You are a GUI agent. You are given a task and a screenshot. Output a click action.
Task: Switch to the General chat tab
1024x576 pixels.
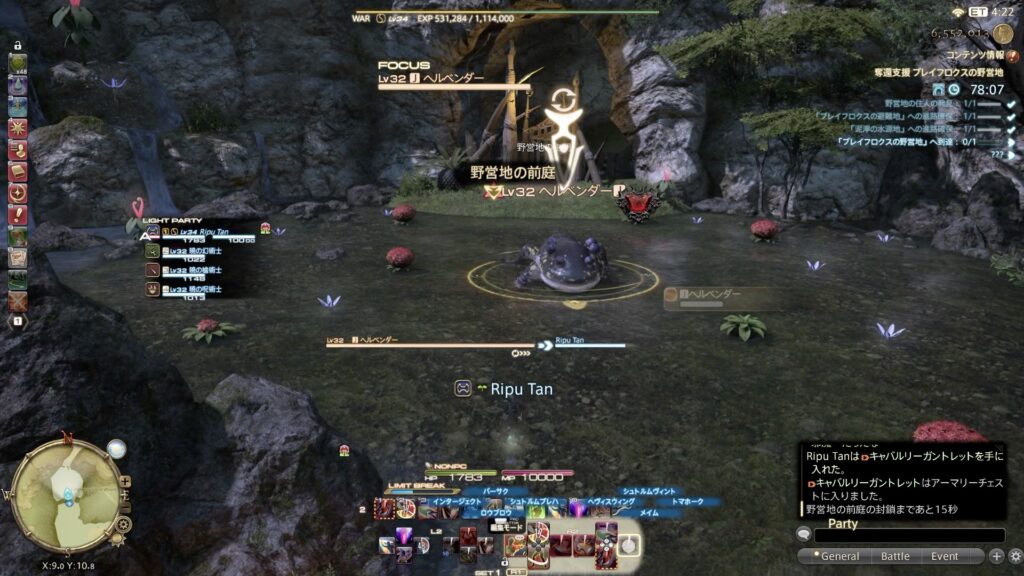(839, 556)
